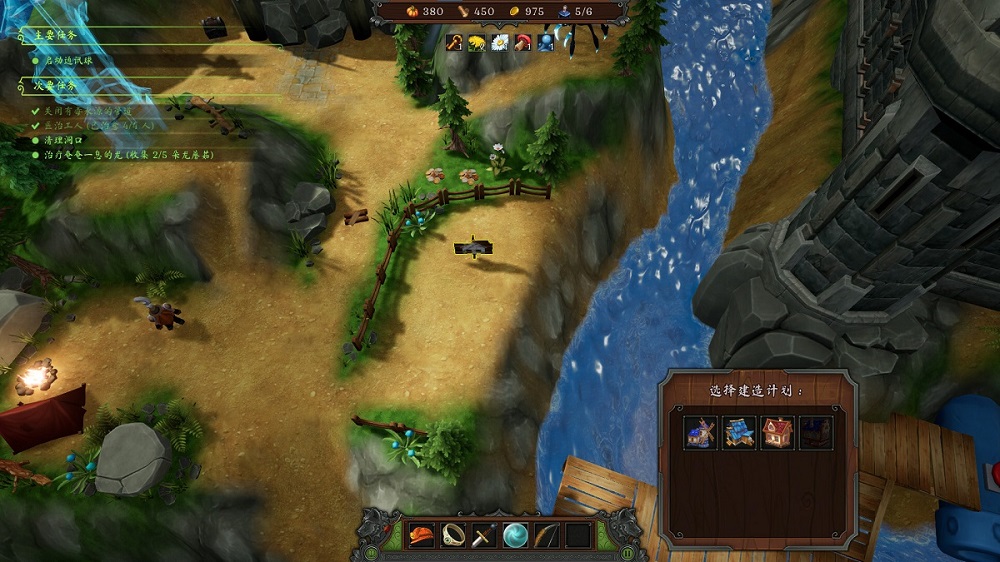Select the blue worker figure icon
This screenshot has height=562, width=1000.
[x=546, y=42]
